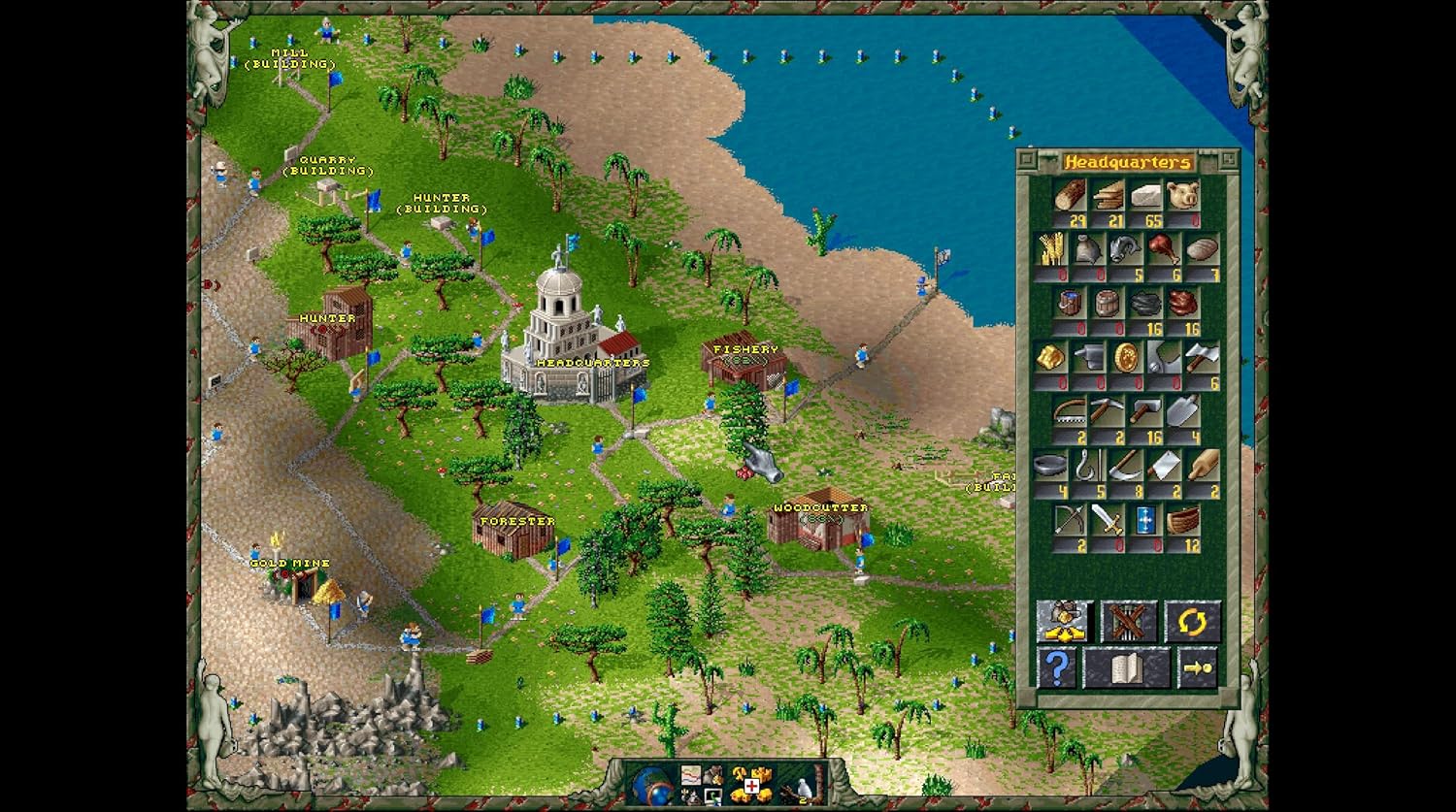Click the open book button
This screenshot has width=1456, height=812.
tap(1127, 668)
